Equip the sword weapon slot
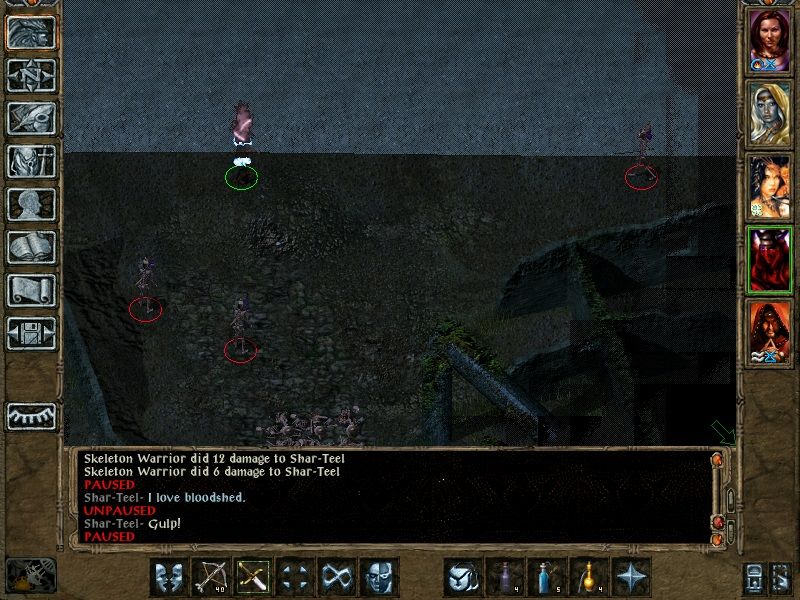The width and height of the screenshot is (800, 600). pos(253,577)
